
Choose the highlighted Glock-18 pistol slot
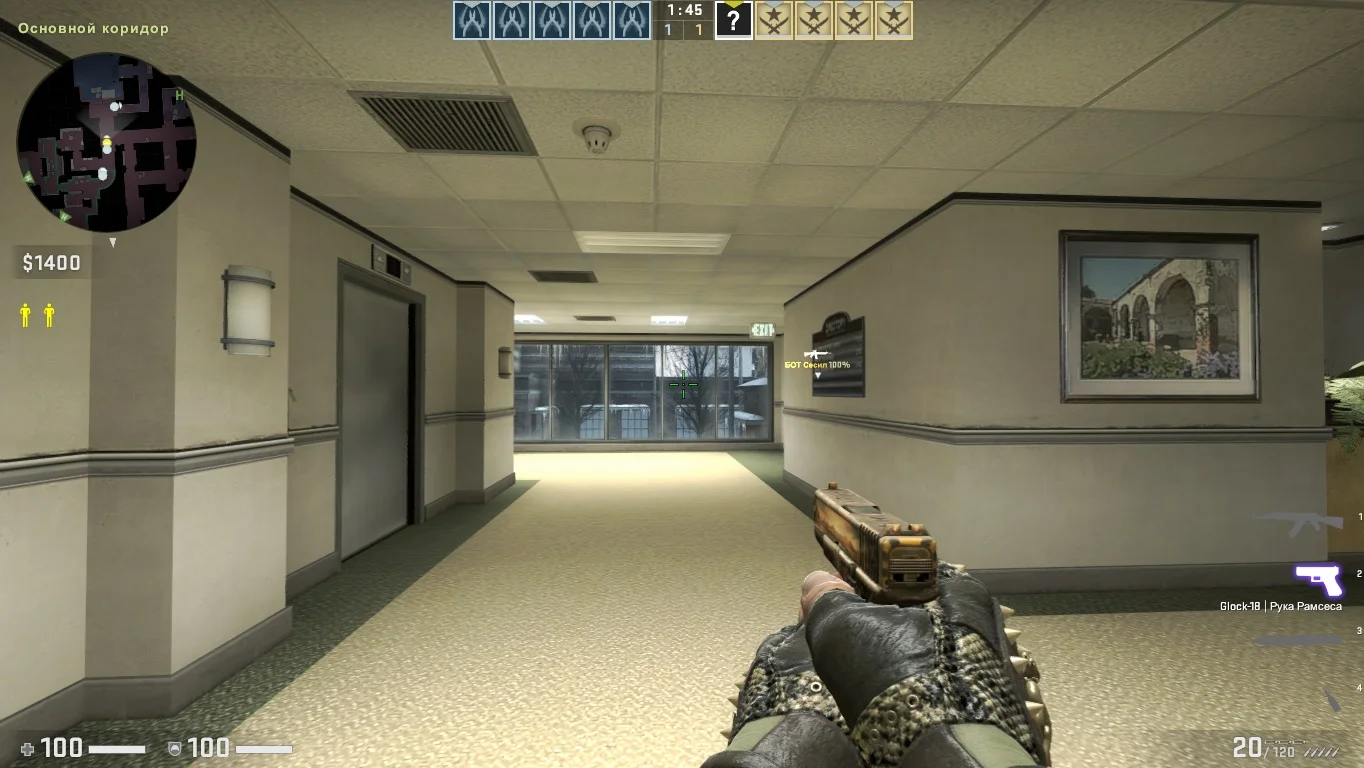[1318, 579]
